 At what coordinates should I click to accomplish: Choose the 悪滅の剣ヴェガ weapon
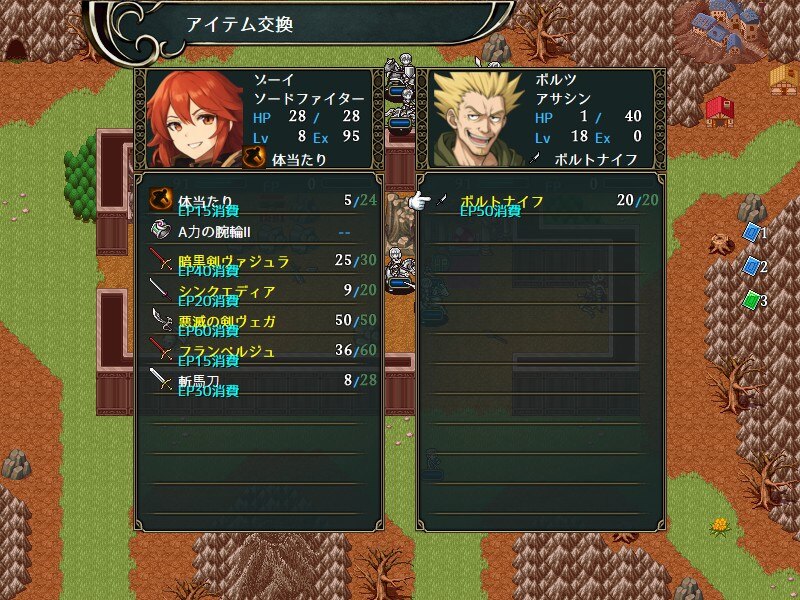point(260,322)
